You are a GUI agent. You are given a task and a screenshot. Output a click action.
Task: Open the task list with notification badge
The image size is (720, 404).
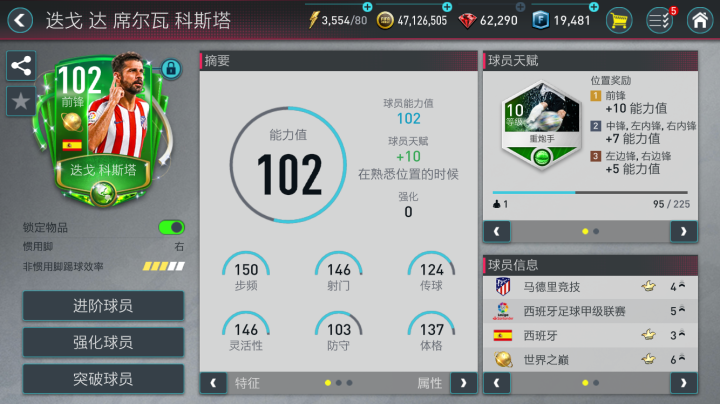click(x=659, y=20)
